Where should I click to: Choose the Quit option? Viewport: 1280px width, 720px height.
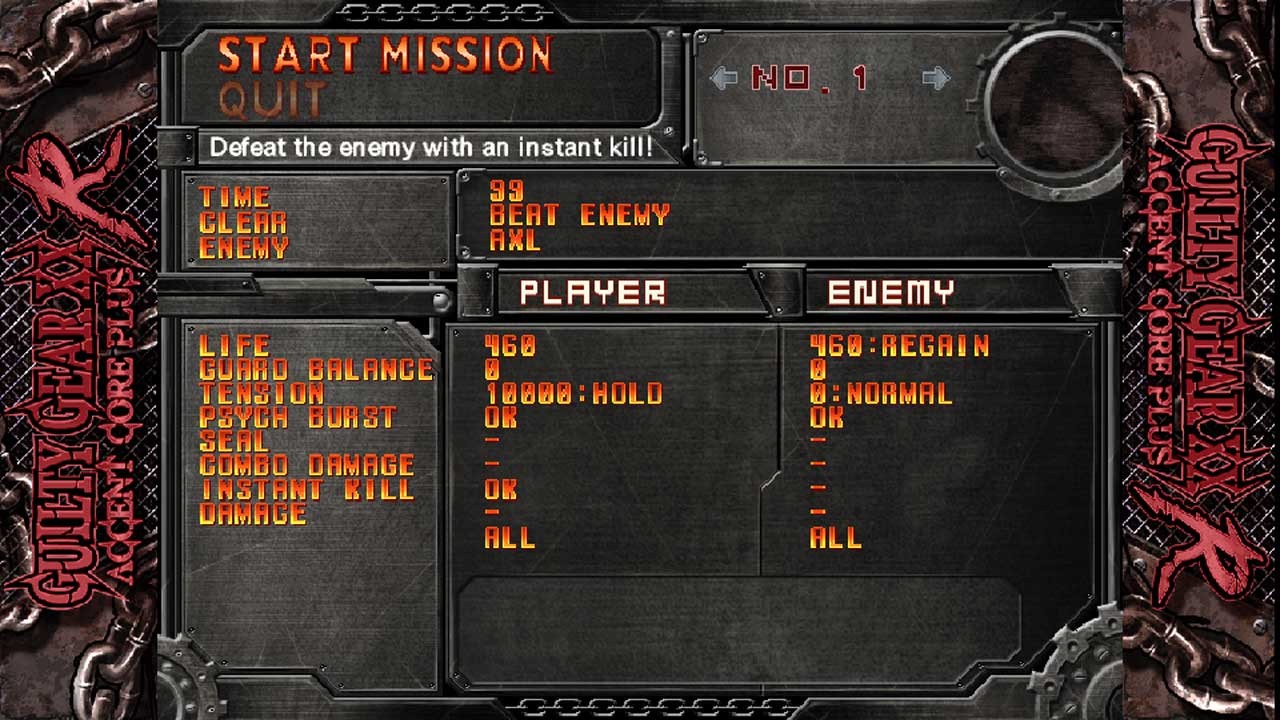(x=272, y=100)
